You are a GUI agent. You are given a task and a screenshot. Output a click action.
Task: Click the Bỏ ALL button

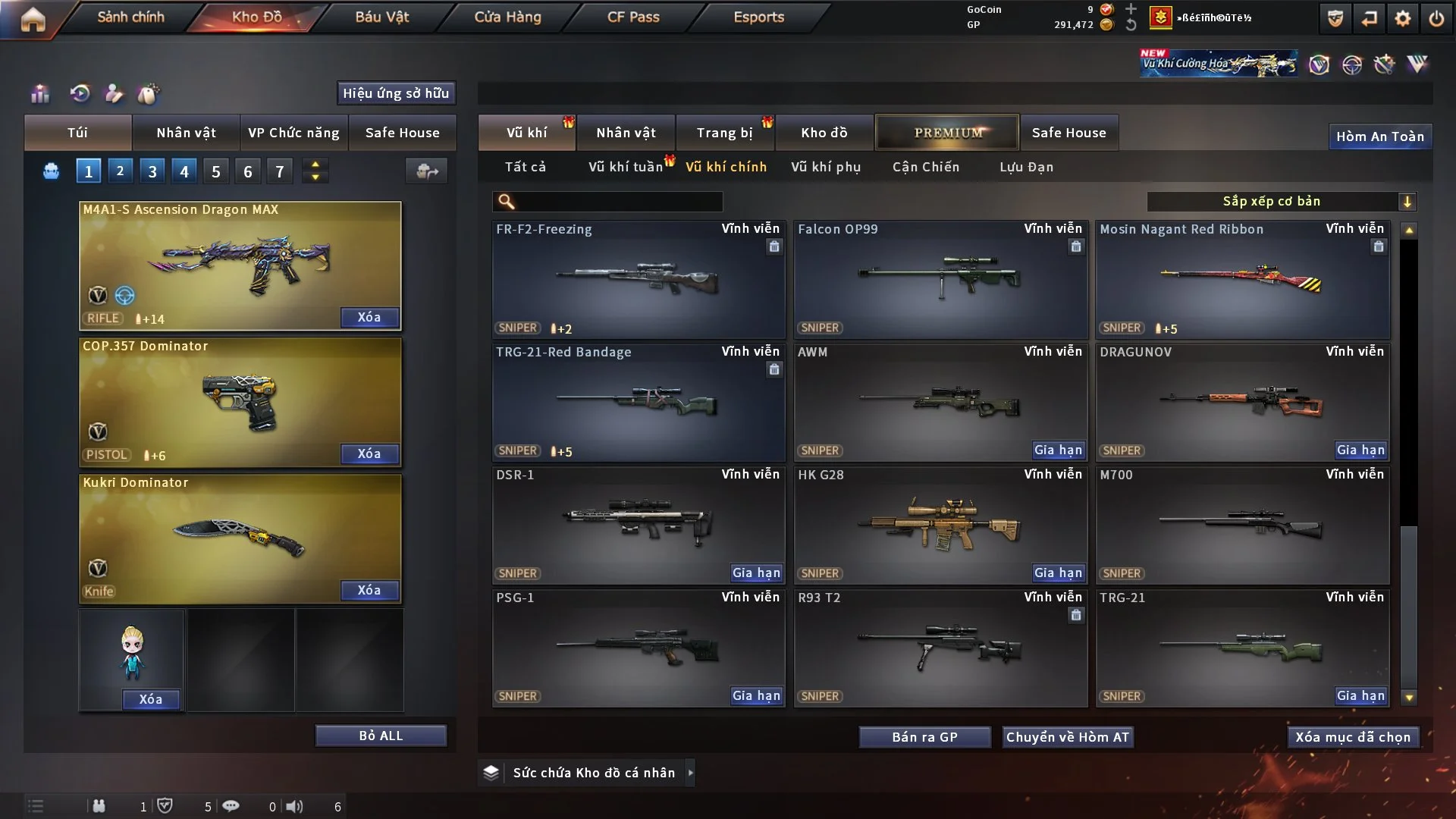pyautogui.click(x=381, y=736)
